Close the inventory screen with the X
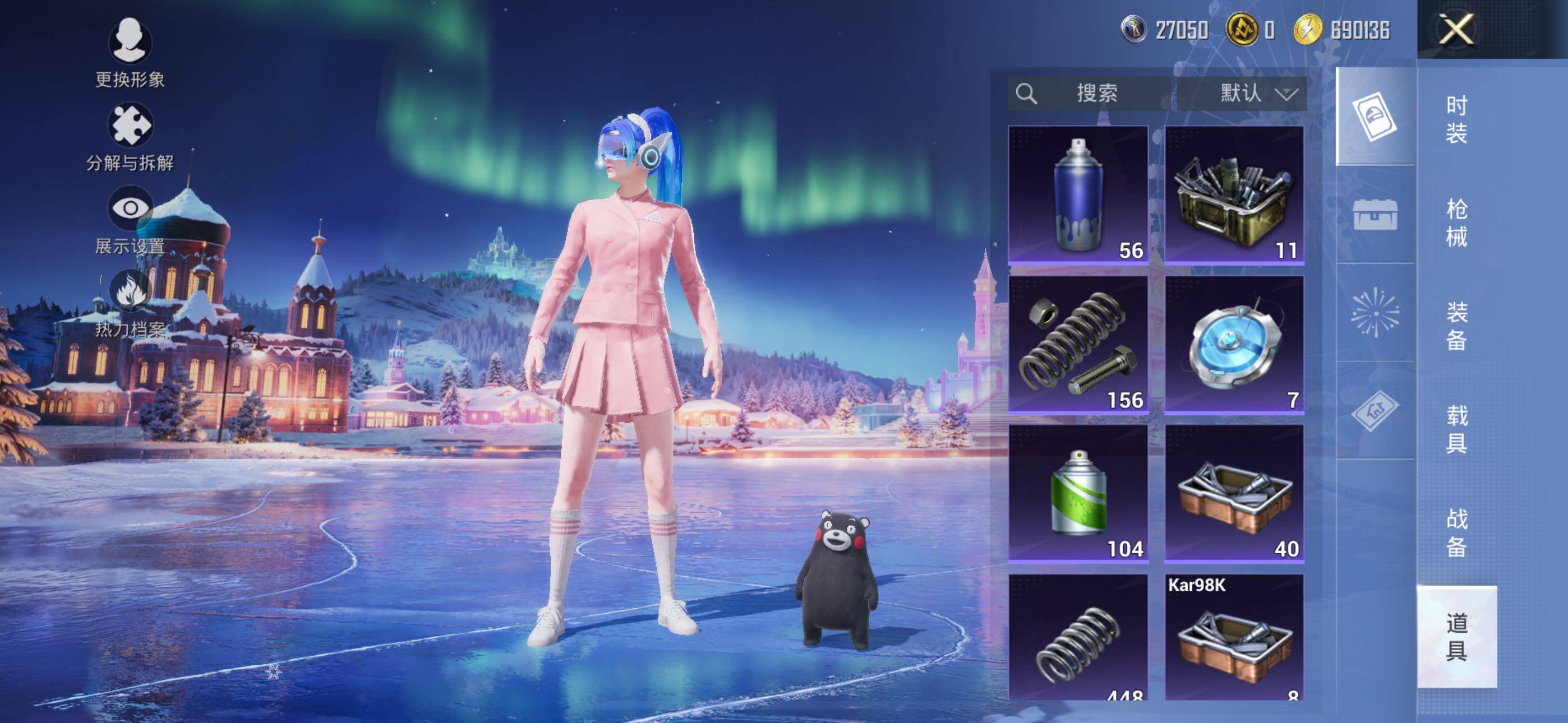The image size is (1568, 723). [1456, 29]
